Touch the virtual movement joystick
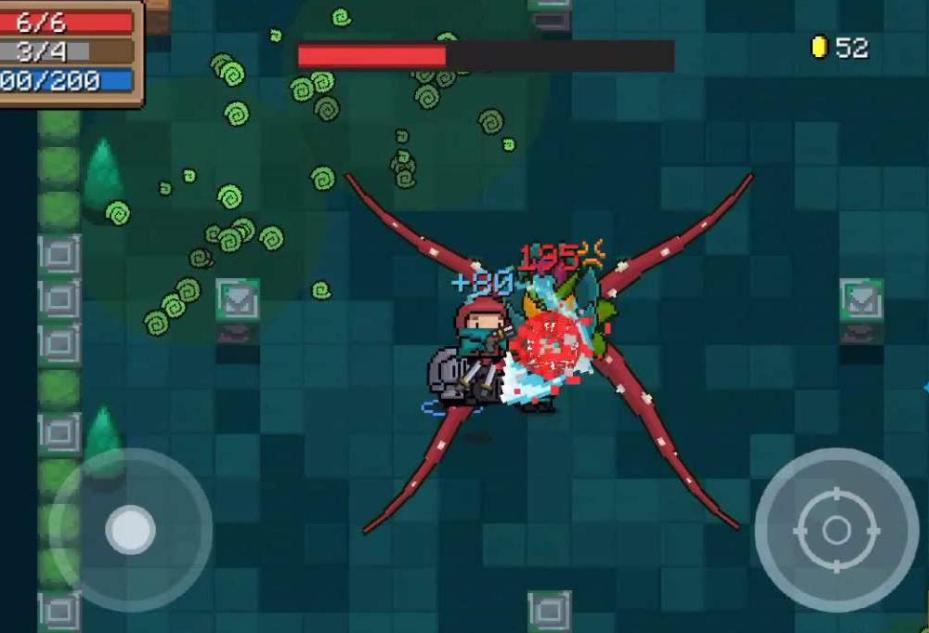929x633 pixels. [130, 529]
